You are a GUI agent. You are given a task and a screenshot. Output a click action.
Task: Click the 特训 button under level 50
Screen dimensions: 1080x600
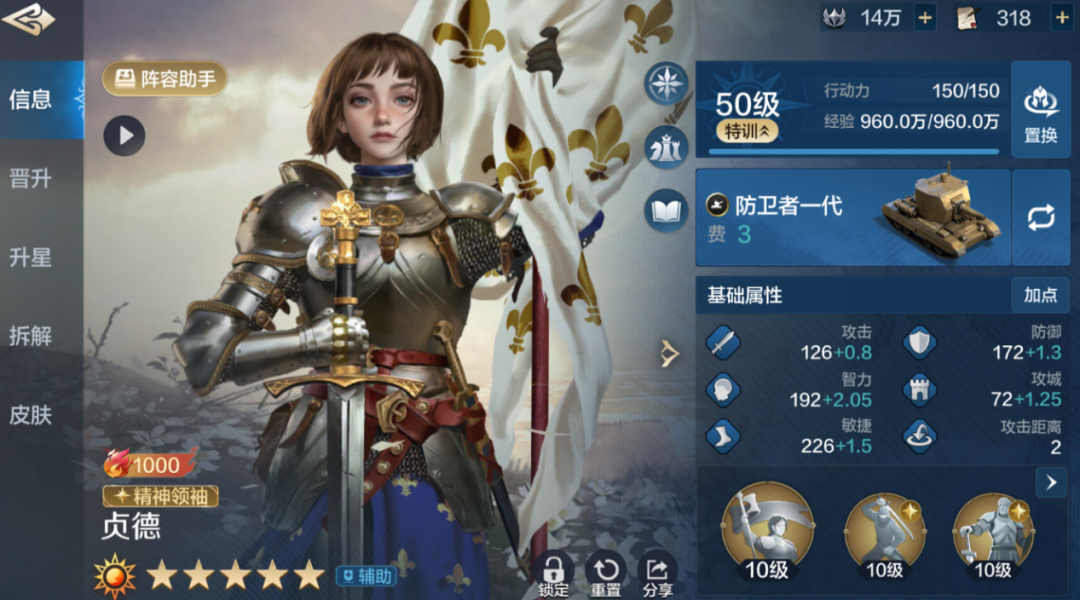pos(747,131)
